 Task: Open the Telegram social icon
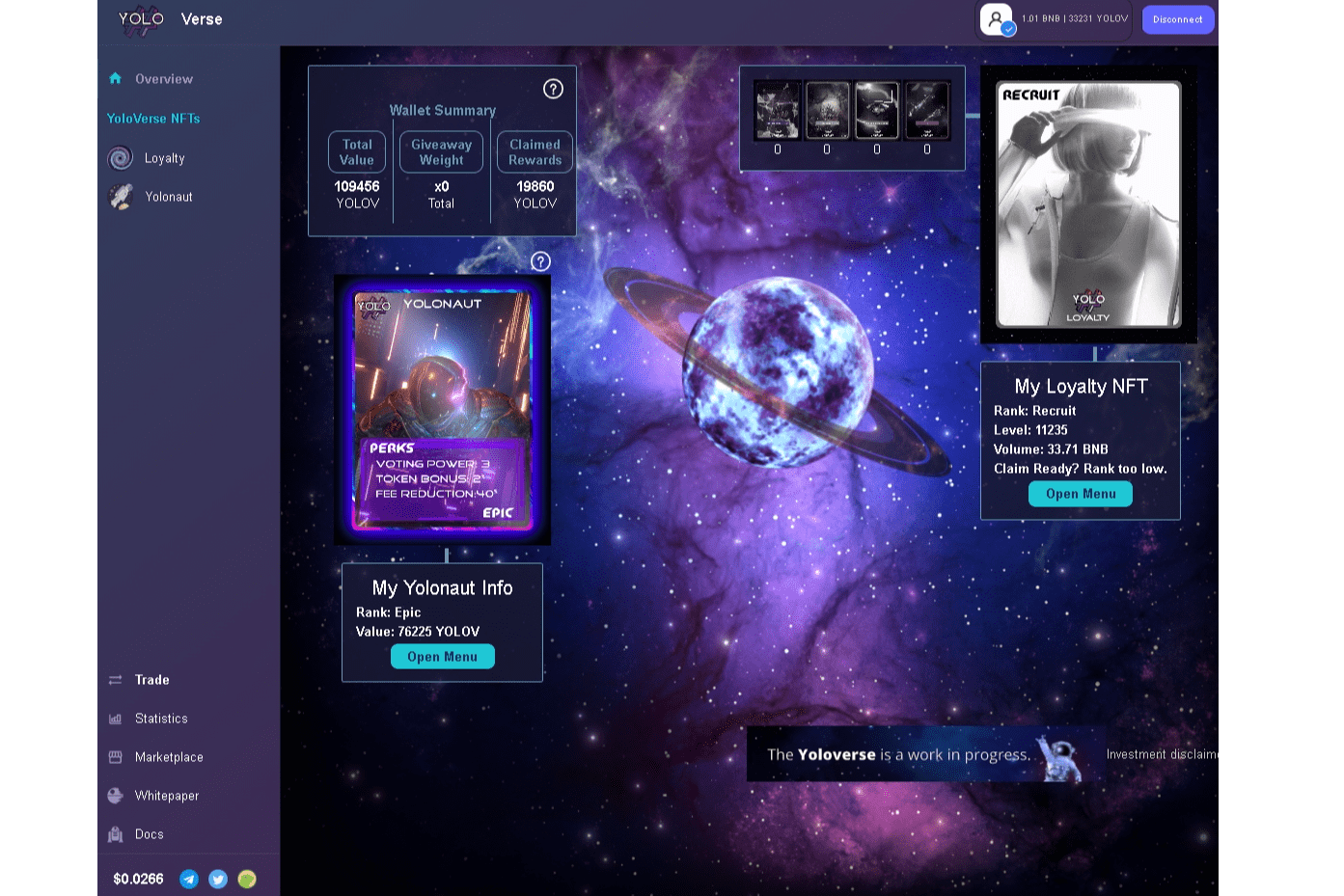[189, 879]
